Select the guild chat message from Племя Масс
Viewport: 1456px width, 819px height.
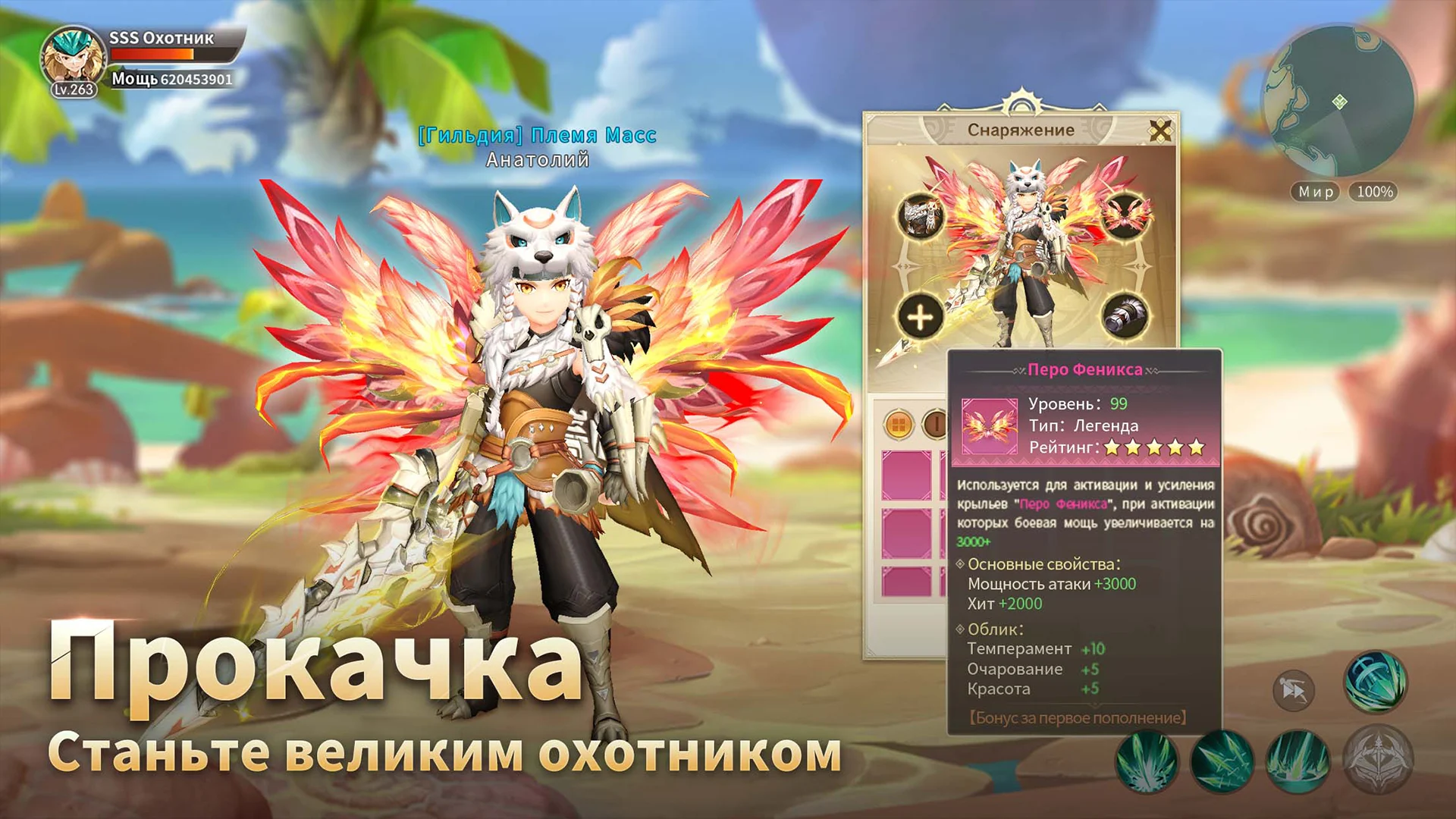(x=535, y=136)
